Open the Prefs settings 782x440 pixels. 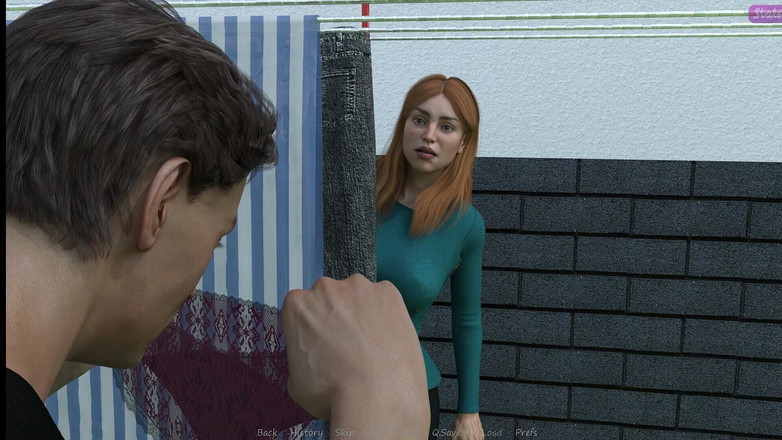(x=526, y=433)
